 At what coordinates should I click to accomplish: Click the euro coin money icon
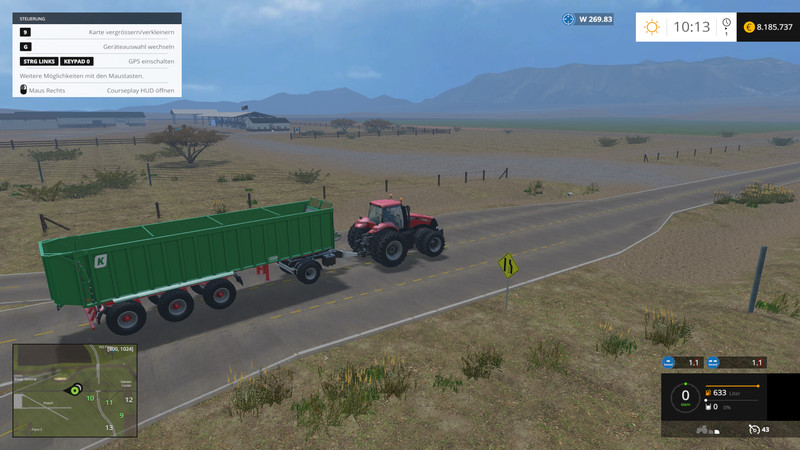(749, 27)
